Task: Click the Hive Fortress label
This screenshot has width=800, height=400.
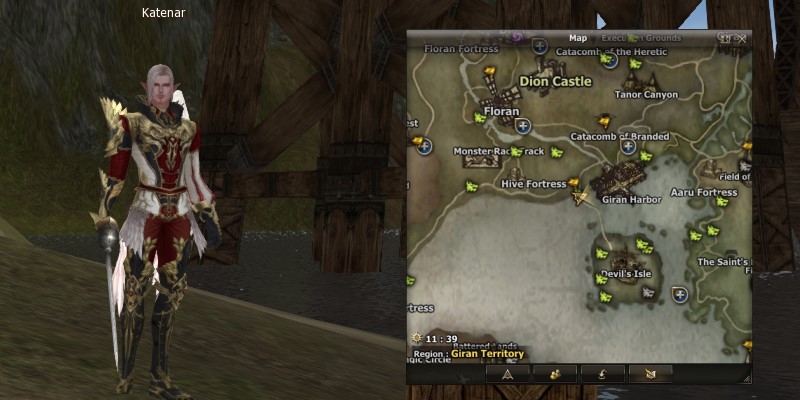Action: 534,184
